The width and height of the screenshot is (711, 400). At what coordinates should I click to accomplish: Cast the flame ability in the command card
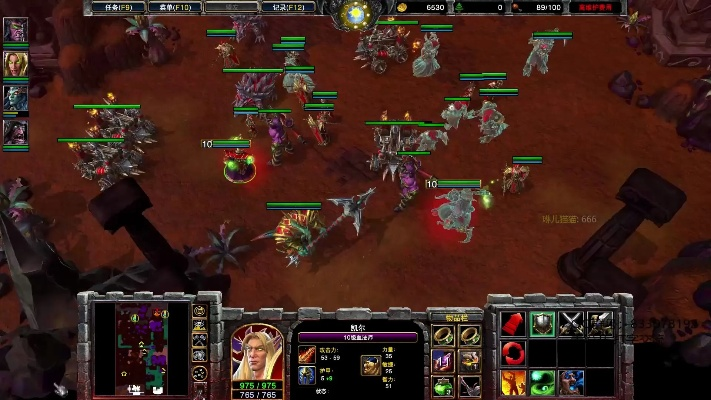click(513, 381)
